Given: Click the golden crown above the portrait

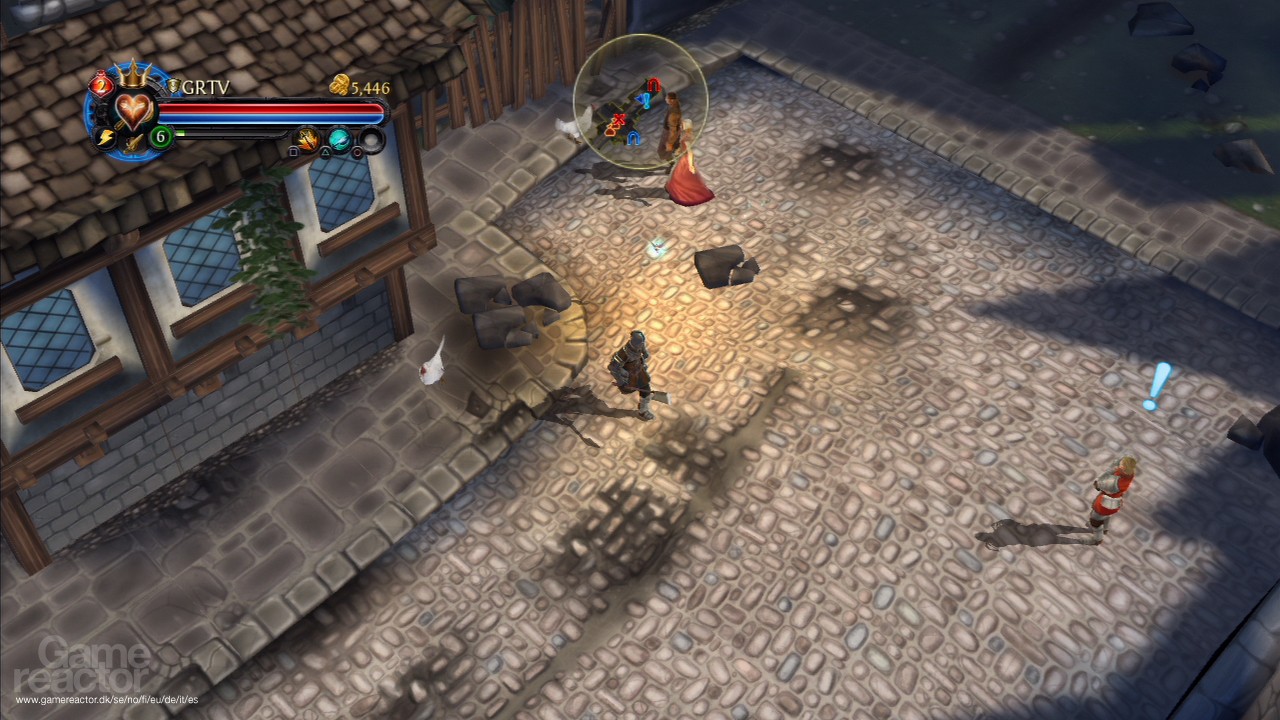Looking at the screenshot, I should pos(131,74).
